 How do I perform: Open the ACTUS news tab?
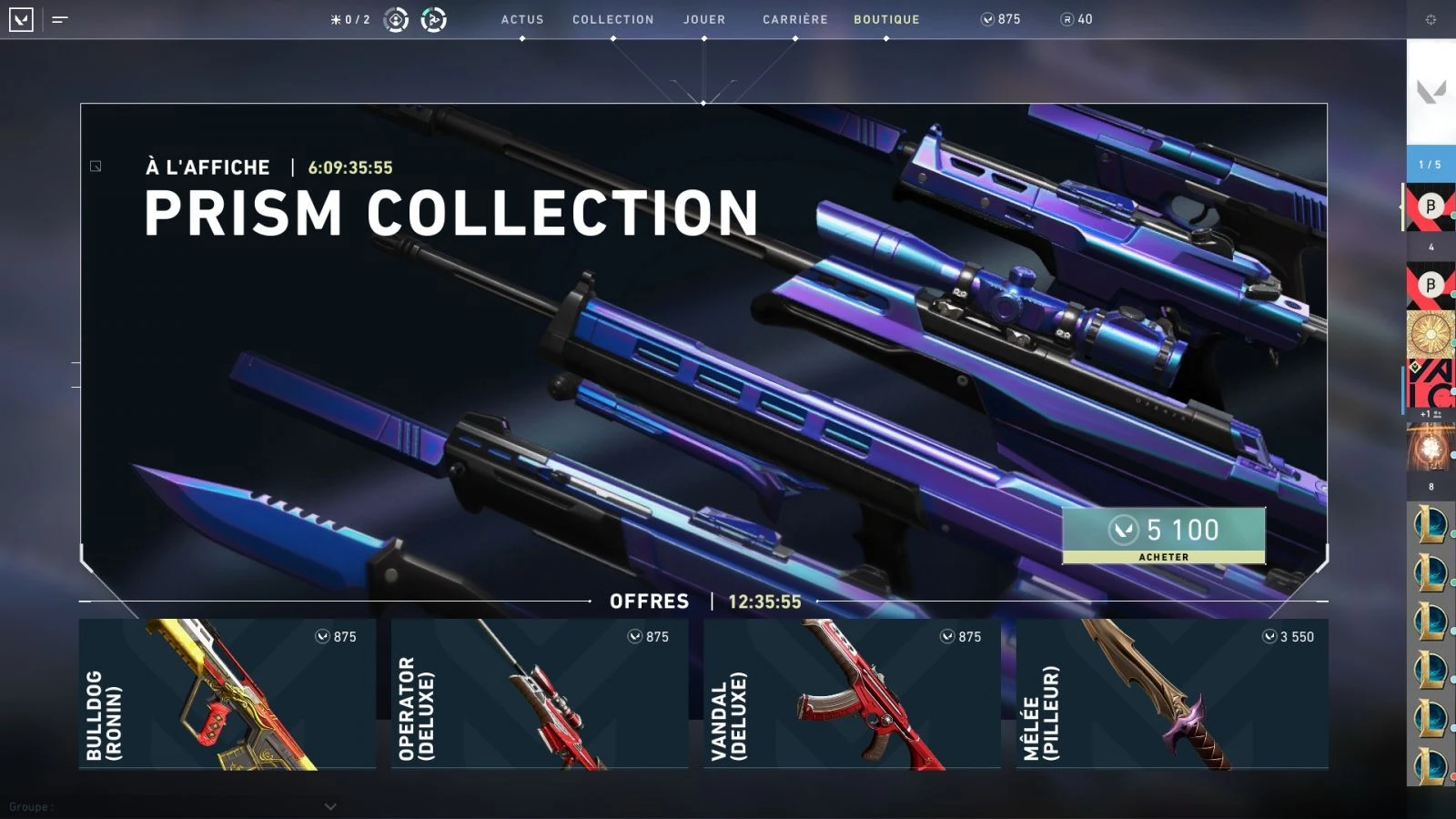[x=522, y=19]
